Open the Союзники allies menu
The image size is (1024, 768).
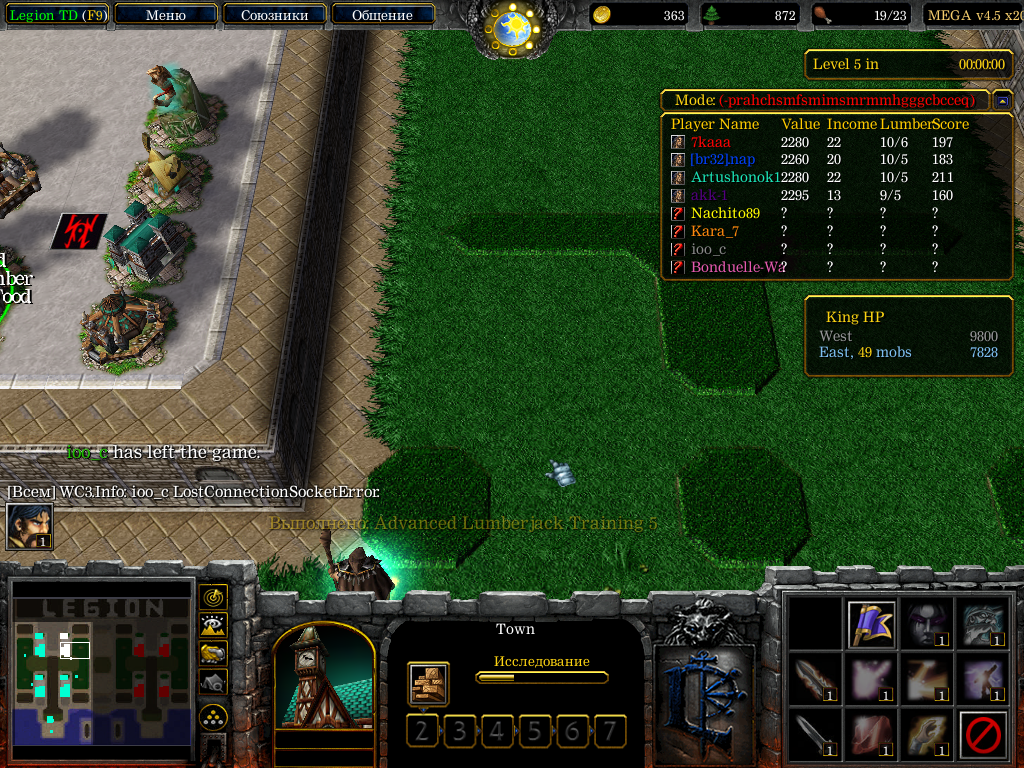coord(274,15)
